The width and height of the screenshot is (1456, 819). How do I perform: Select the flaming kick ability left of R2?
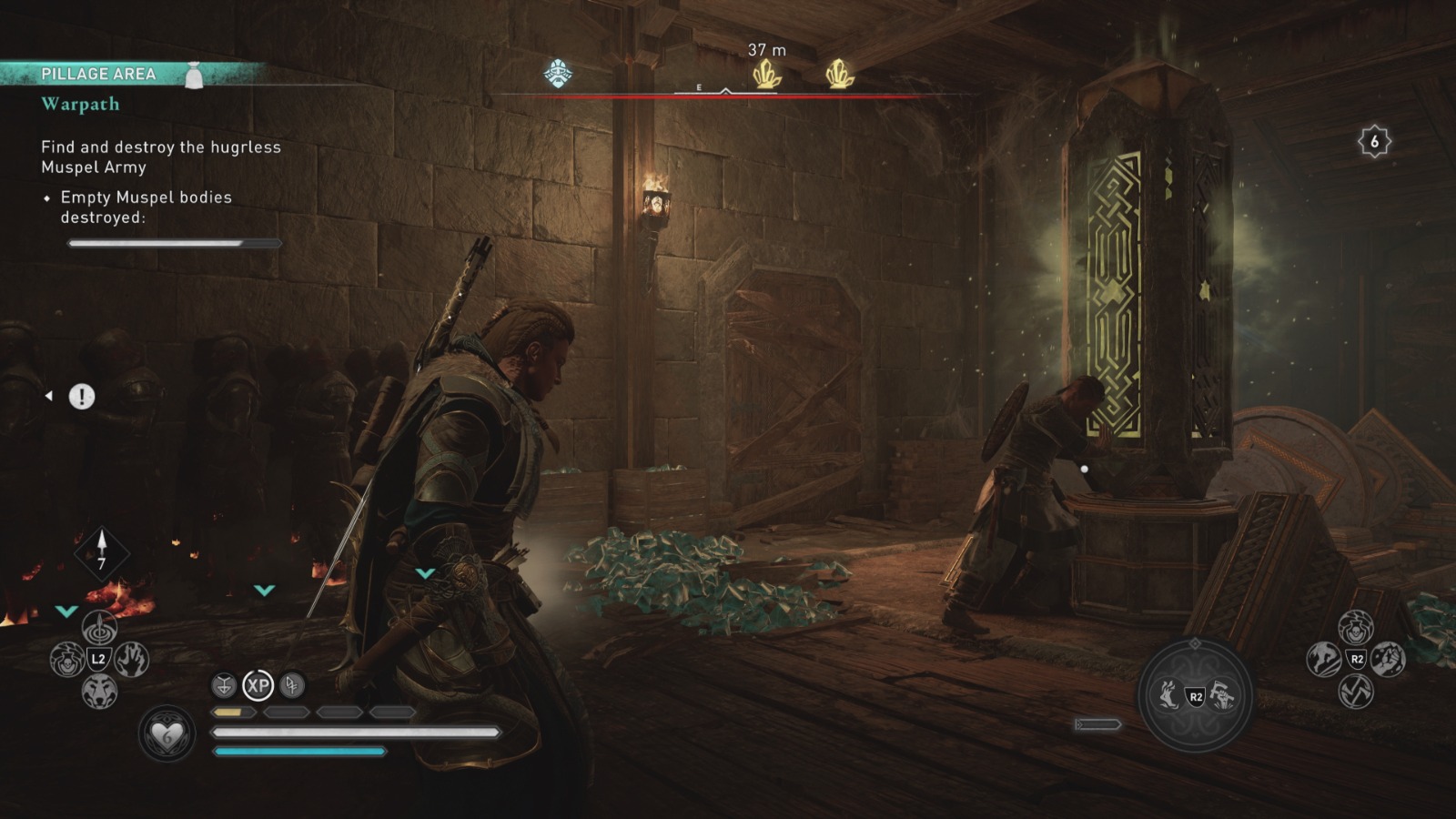coord(1323,659)
